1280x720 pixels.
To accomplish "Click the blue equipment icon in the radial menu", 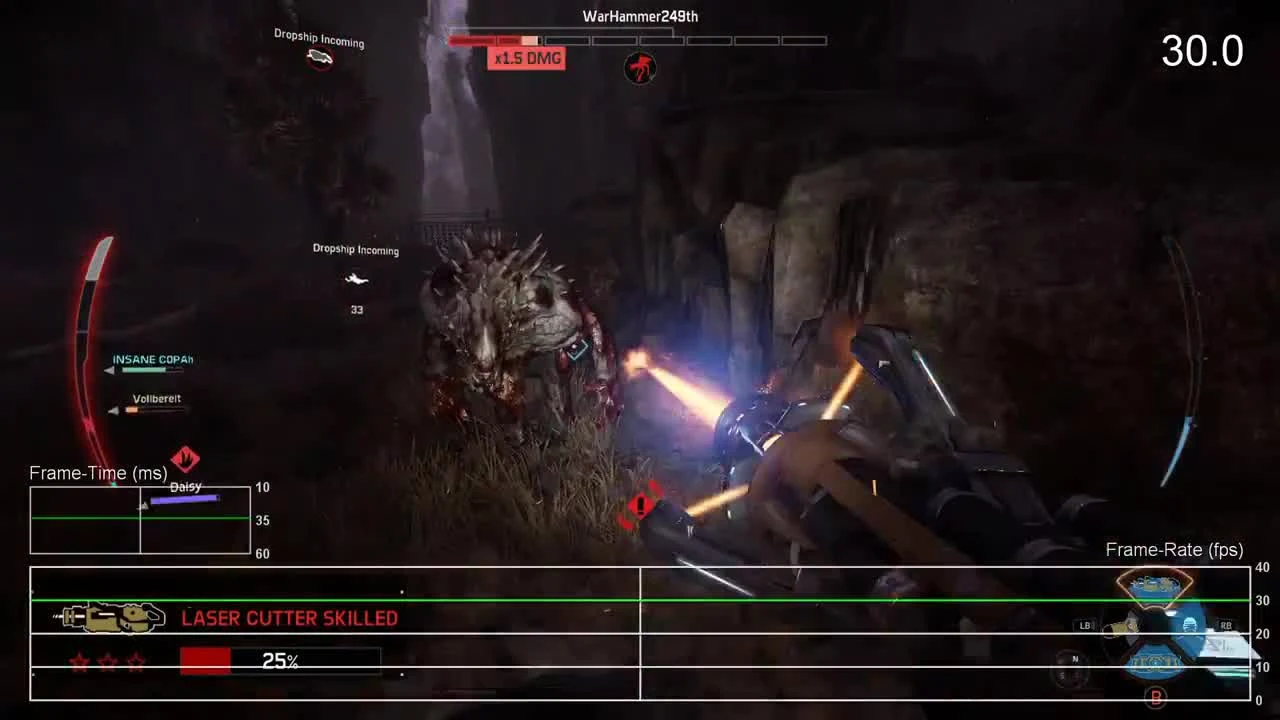I will pyautogui.click(x=1190, y=625).
